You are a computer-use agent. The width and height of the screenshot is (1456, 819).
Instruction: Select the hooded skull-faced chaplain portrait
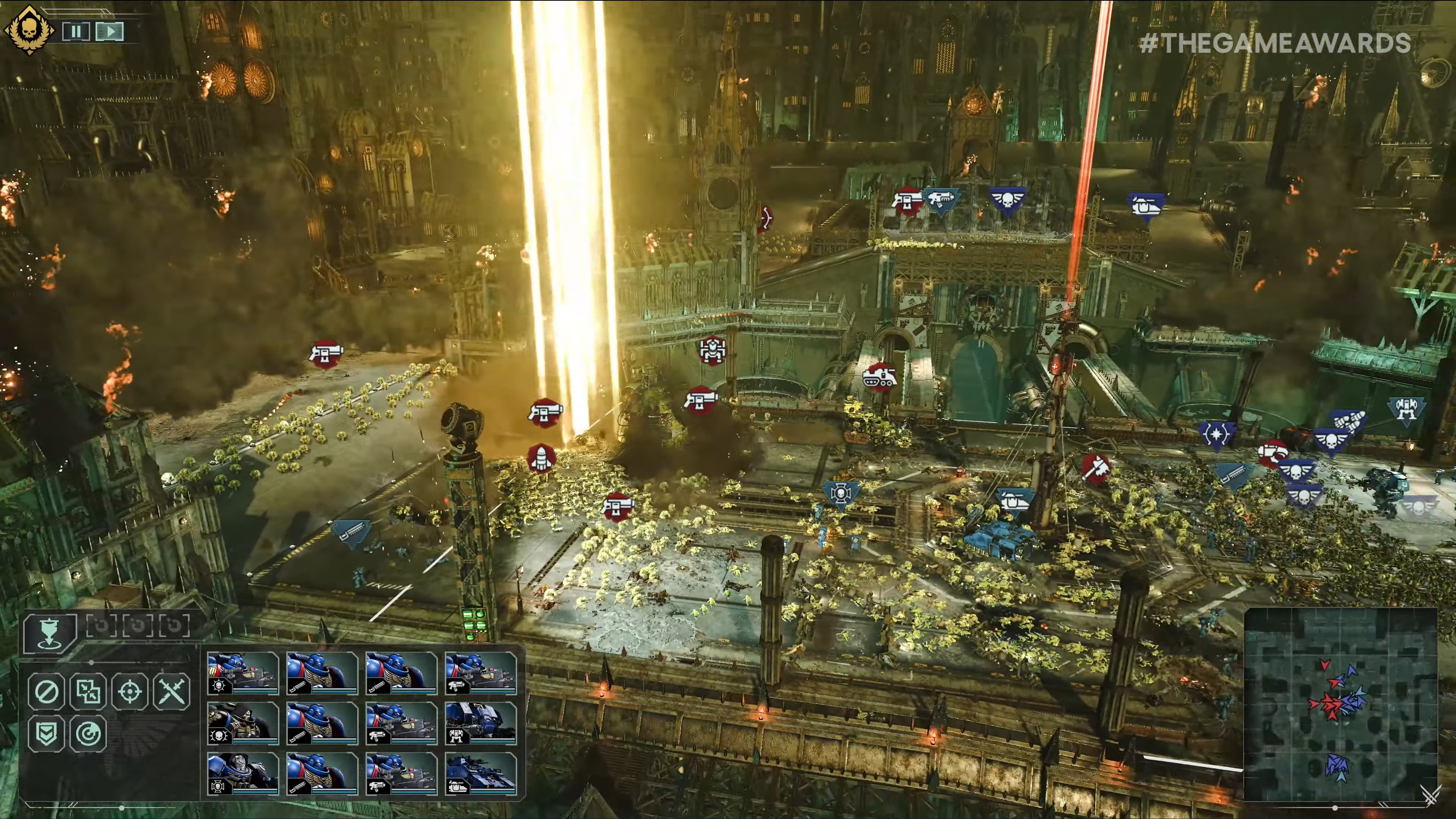243,723
